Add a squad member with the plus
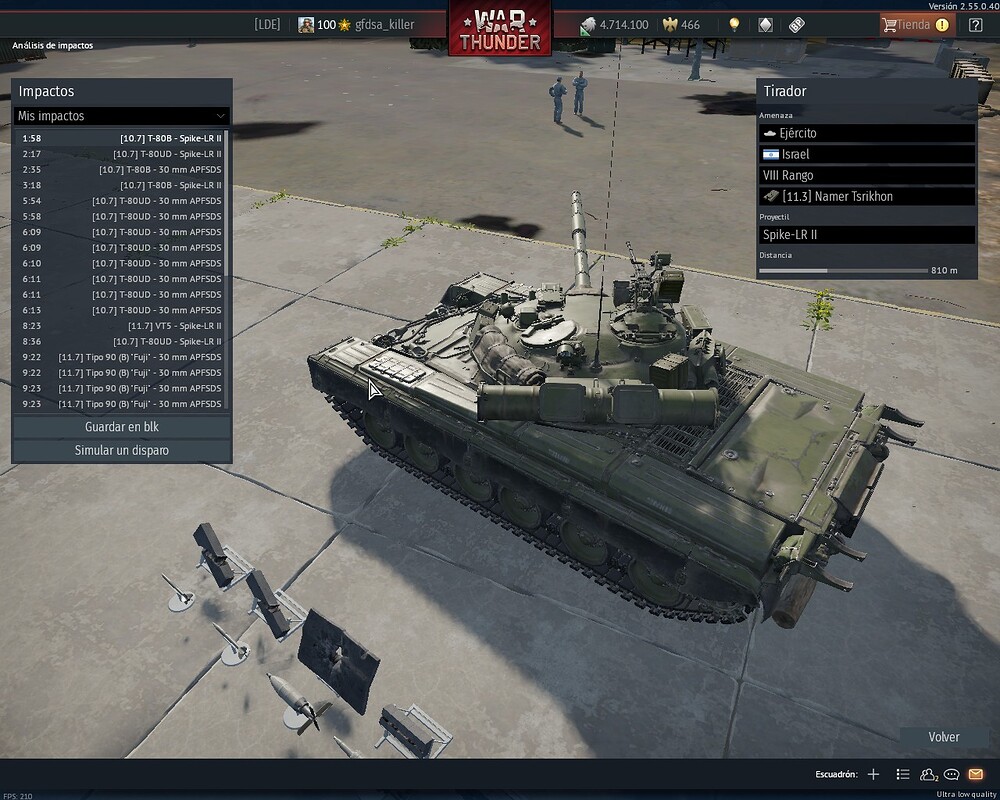This screenshot has width=1000, height=800. pos(873,774)
